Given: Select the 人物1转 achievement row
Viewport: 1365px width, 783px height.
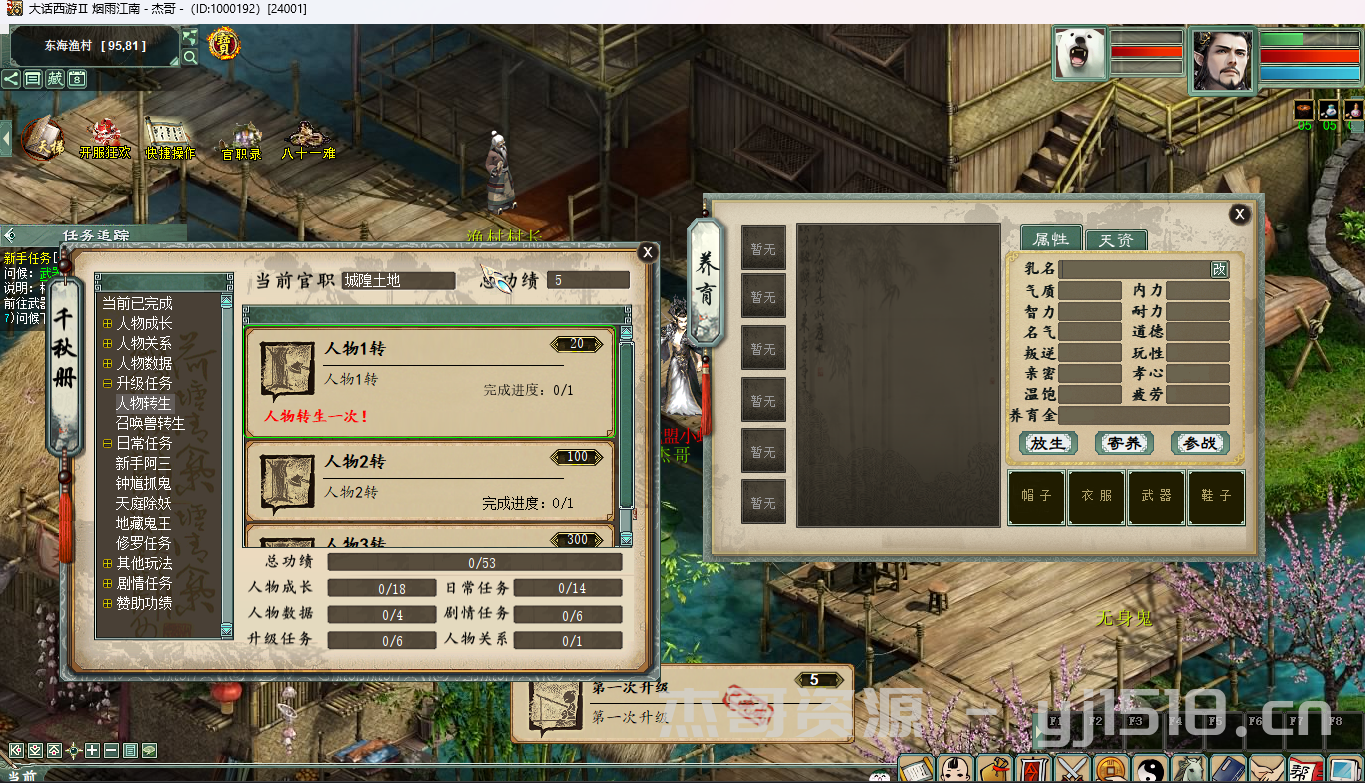Looking at the screenshot, I should [x=430, y=382].
